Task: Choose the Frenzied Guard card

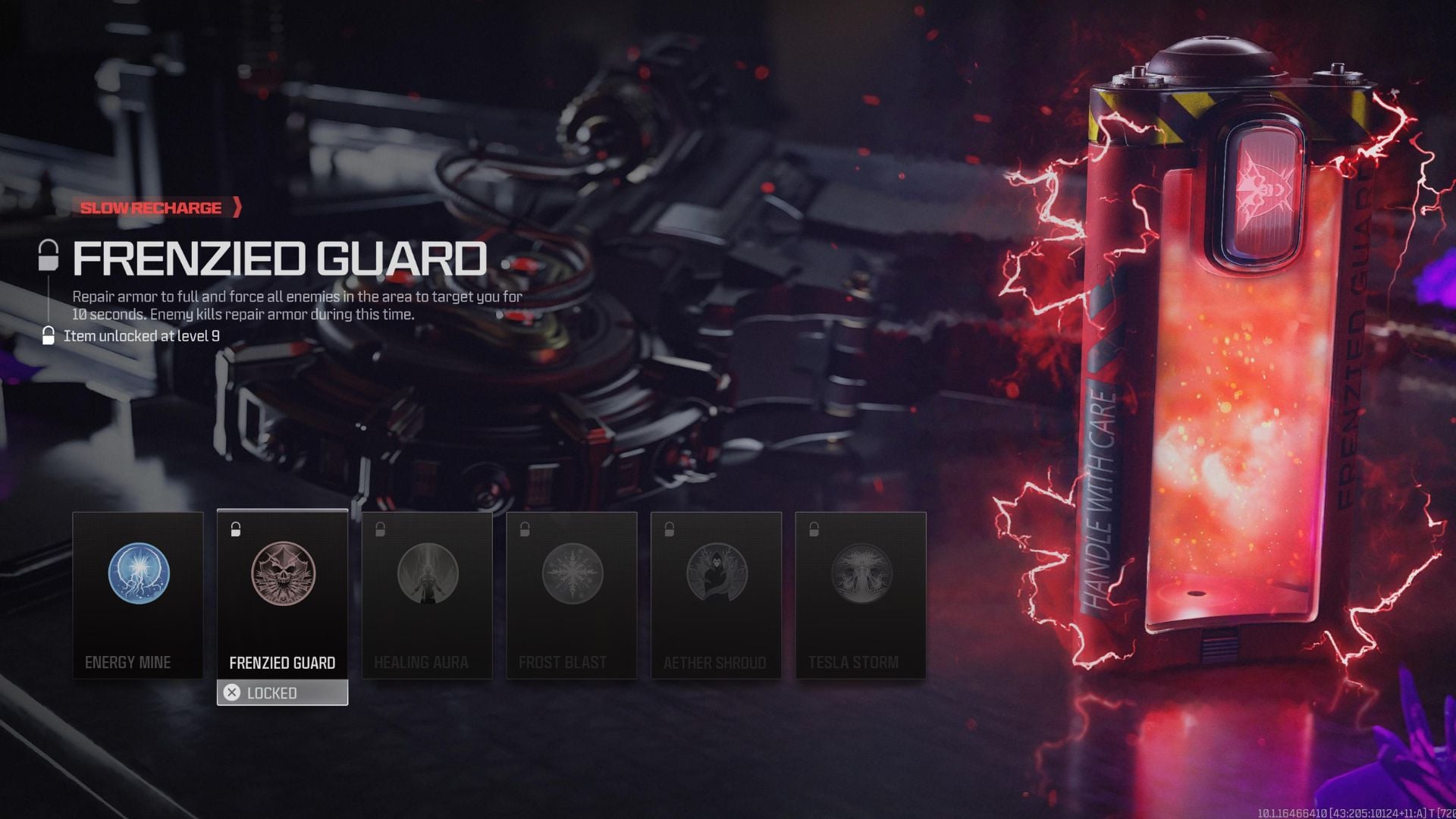Action: 282,595
